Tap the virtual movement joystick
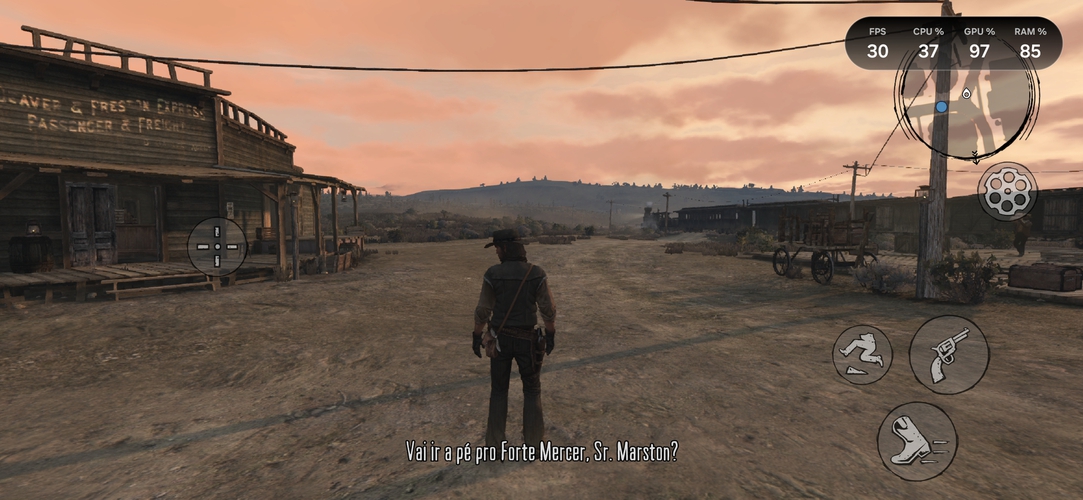 click(x=217, y=246)
